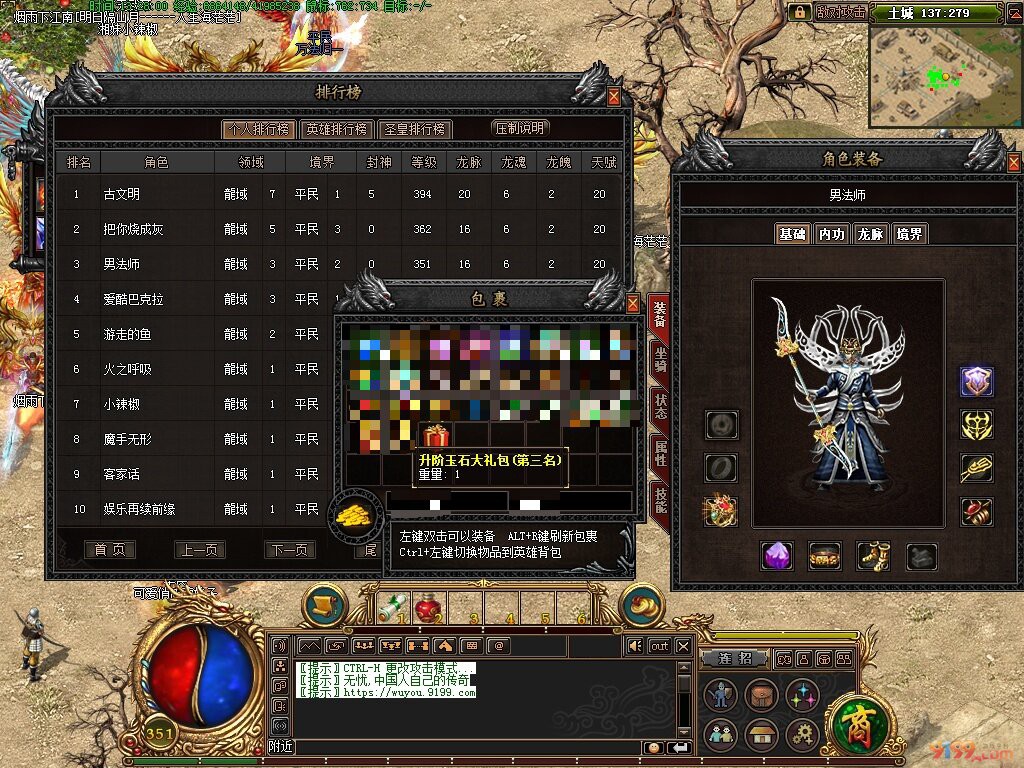1024x768 pixels.
Task: Go to 首页 of the ranking list
Action: 110,550
